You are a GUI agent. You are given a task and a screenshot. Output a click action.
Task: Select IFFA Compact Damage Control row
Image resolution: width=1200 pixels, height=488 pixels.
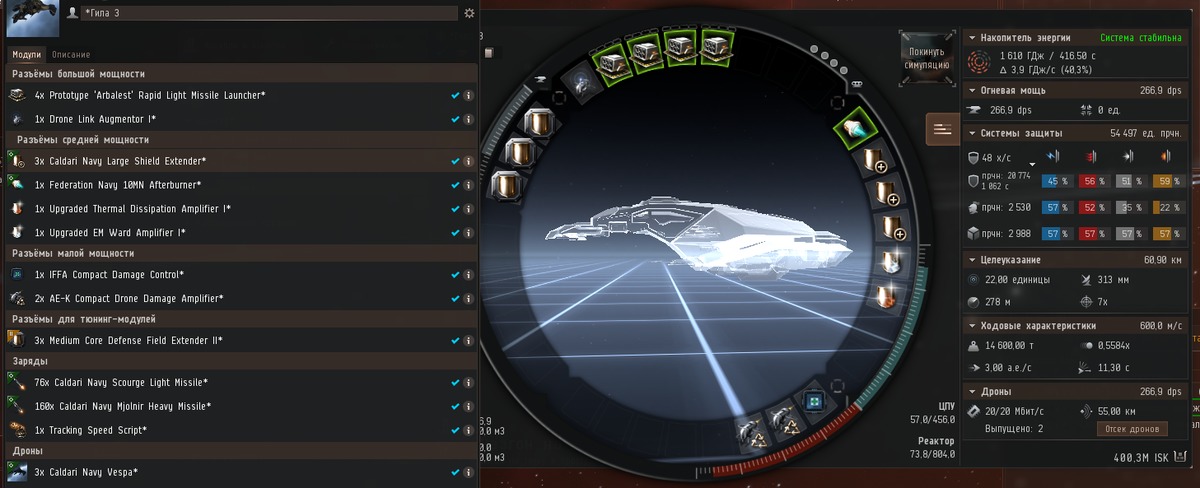click(110, 275)
